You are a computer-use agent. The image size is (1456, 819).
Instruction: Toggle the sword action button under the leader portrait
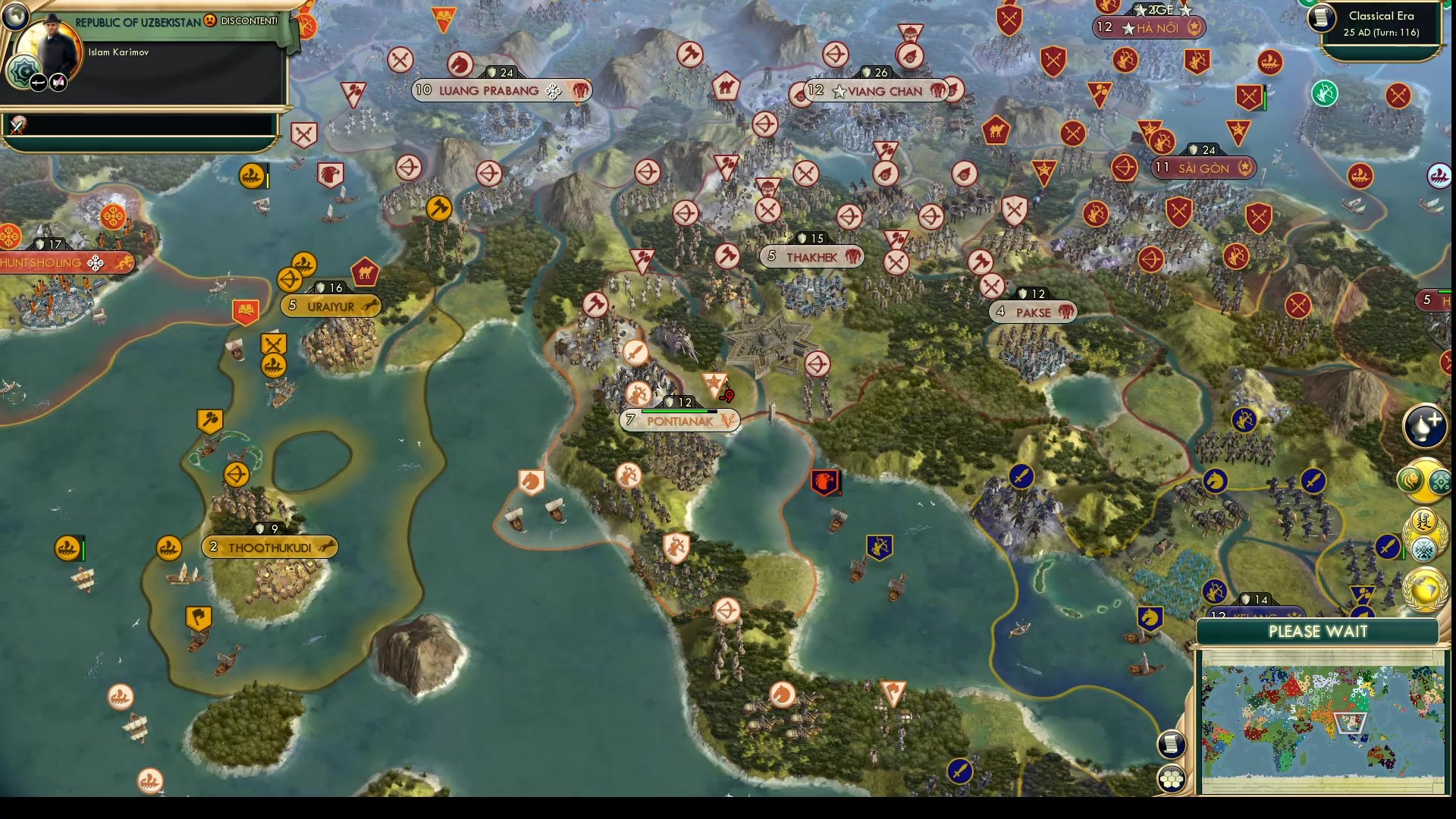pyautogui.click(x=39, y=82)
